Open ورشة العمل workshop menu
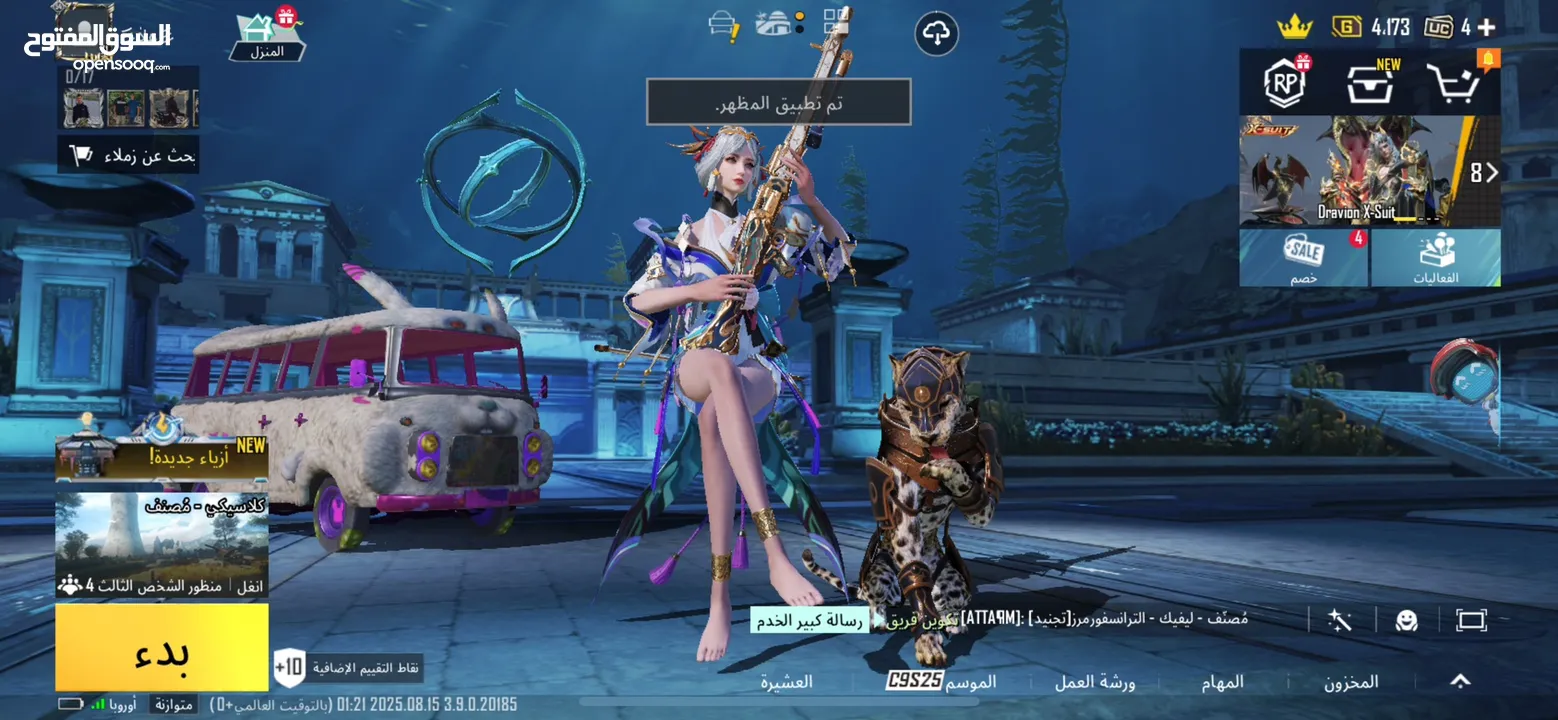The image size is (1558, 720). tap(1095, 682)
